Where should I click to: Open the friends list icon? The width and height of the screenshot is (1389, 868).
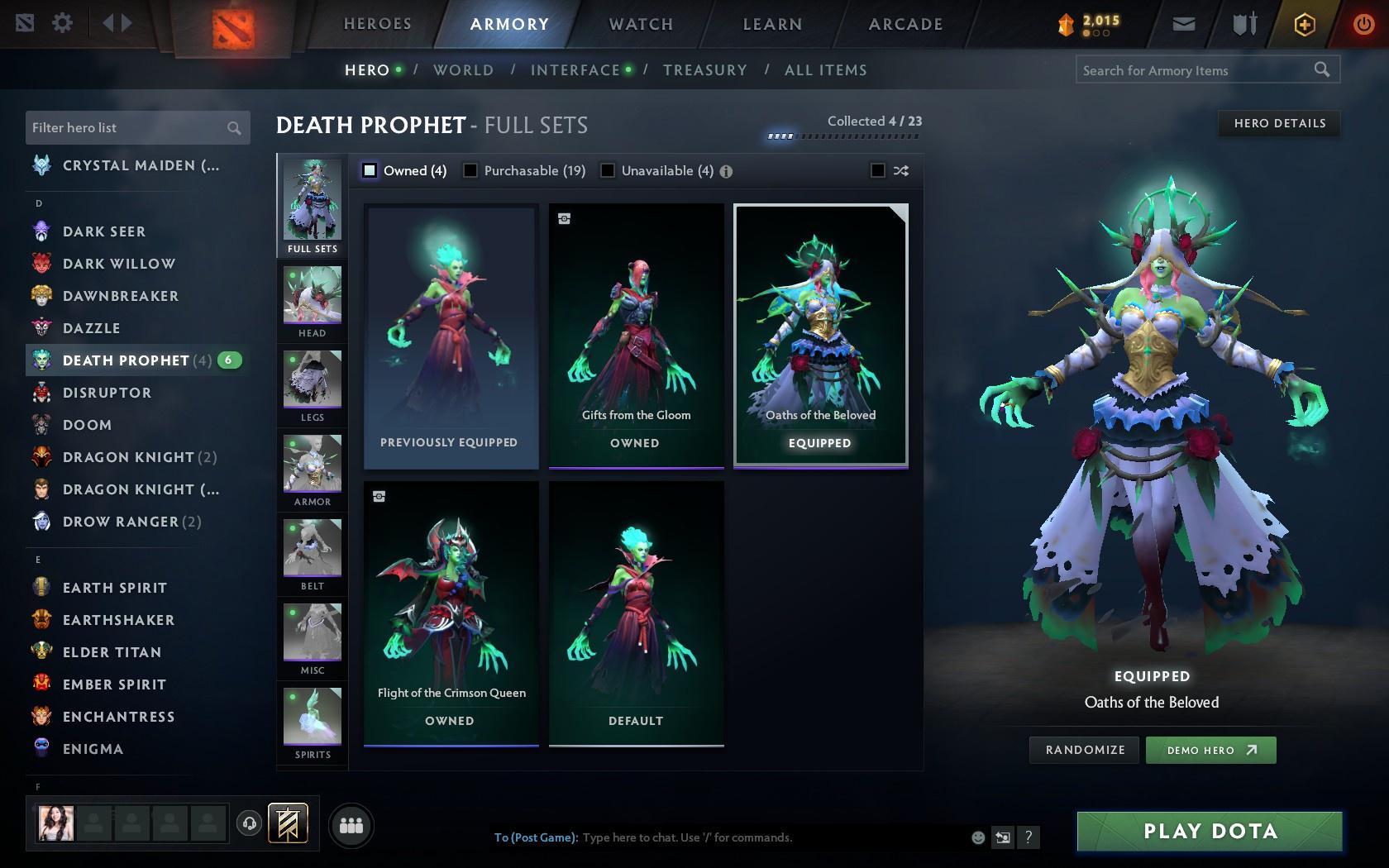[351, 825]
